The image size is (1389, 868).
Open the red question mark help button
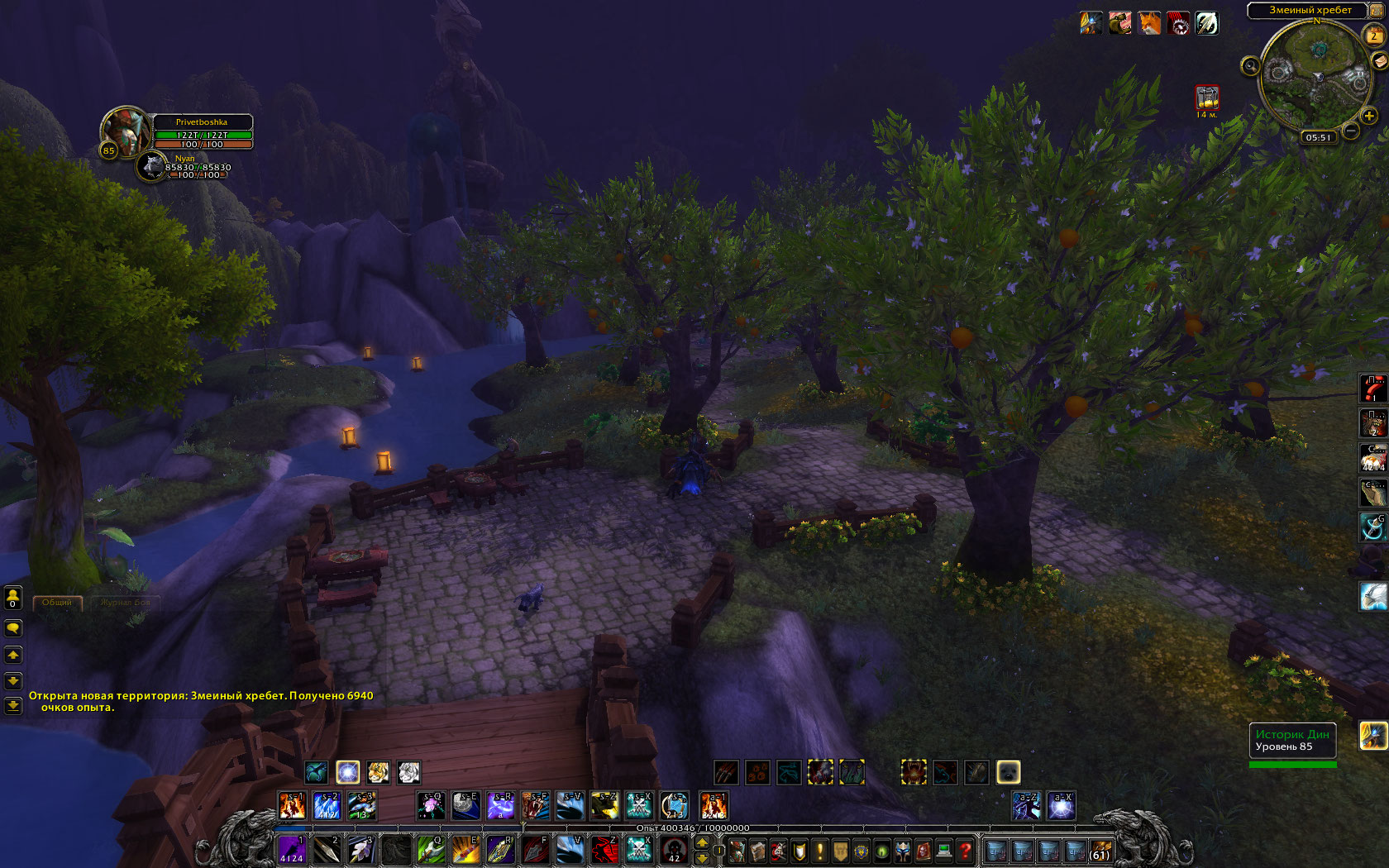point(965,851)
